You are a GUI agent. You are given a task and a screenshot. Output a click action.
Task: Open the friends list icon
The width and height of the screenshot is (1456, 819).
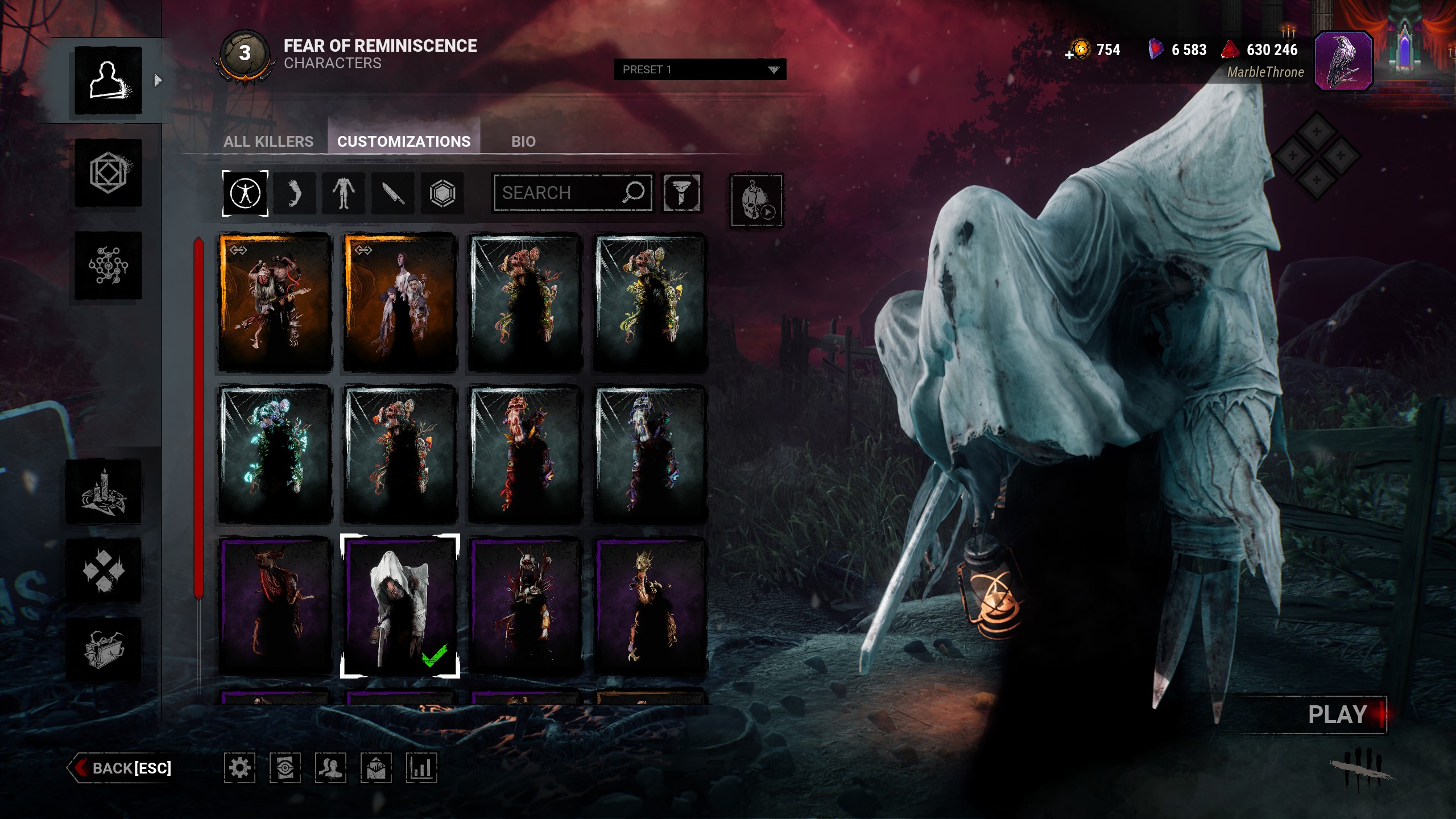(330, 768)
